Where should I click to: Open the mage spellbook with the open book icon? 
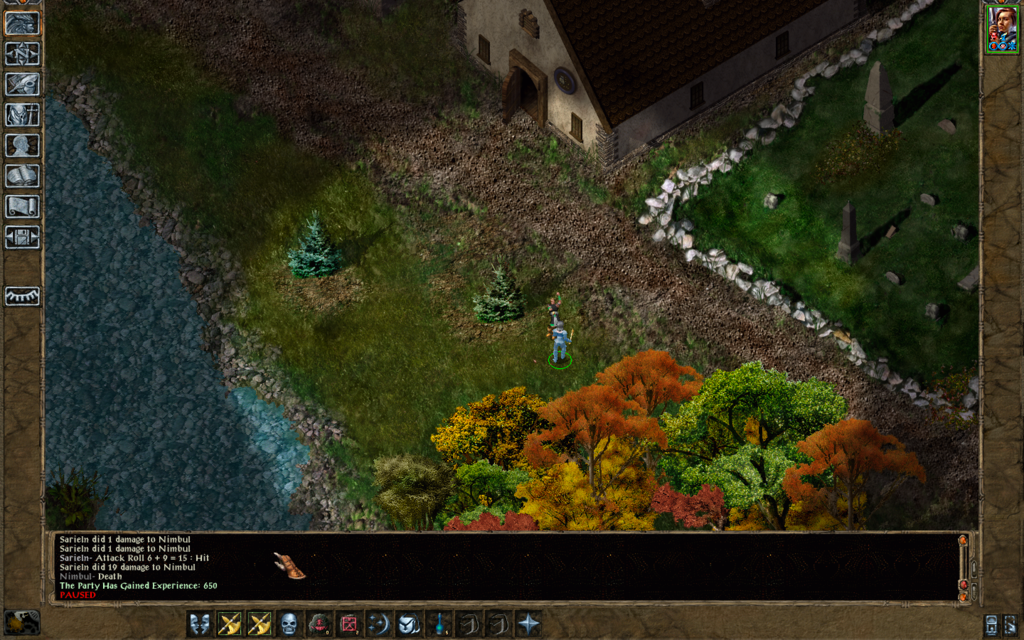point(22,177)
